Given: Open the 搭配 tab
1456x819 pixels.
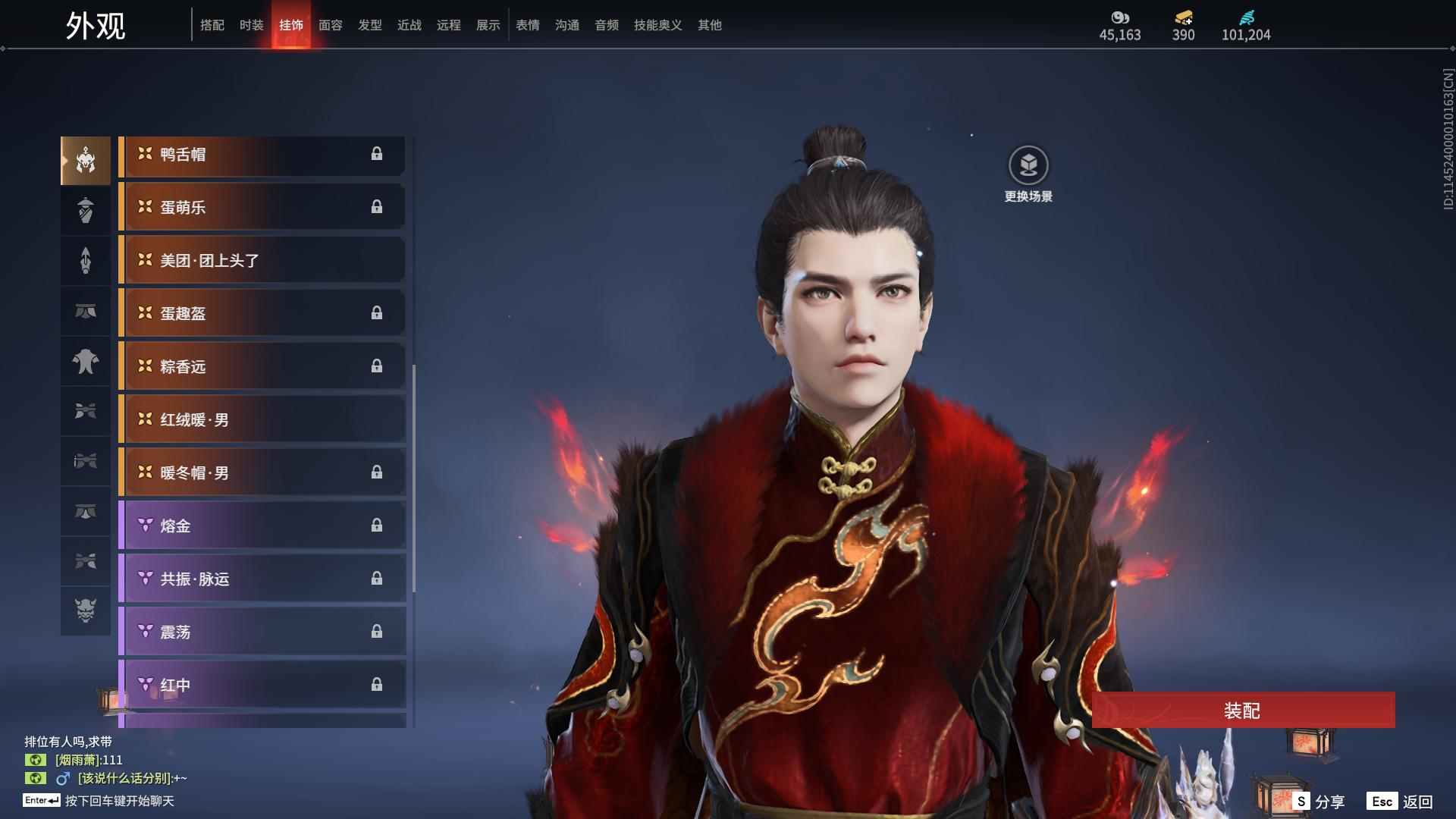Looking at the screenshot, I should pos(212,25).
